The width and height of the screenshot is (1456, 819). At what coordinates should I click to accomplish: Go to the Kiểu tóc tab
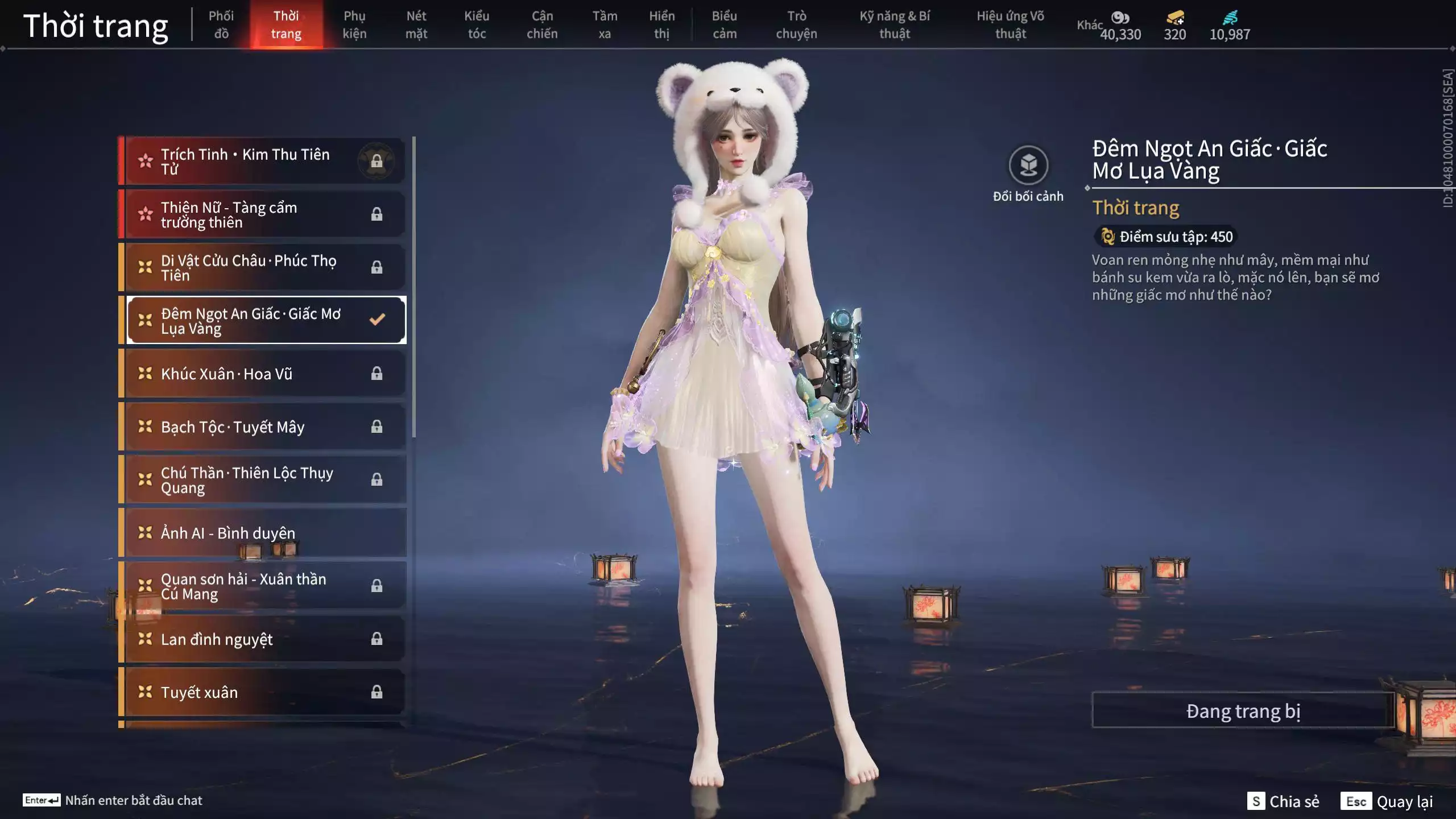tap(477, 25)
